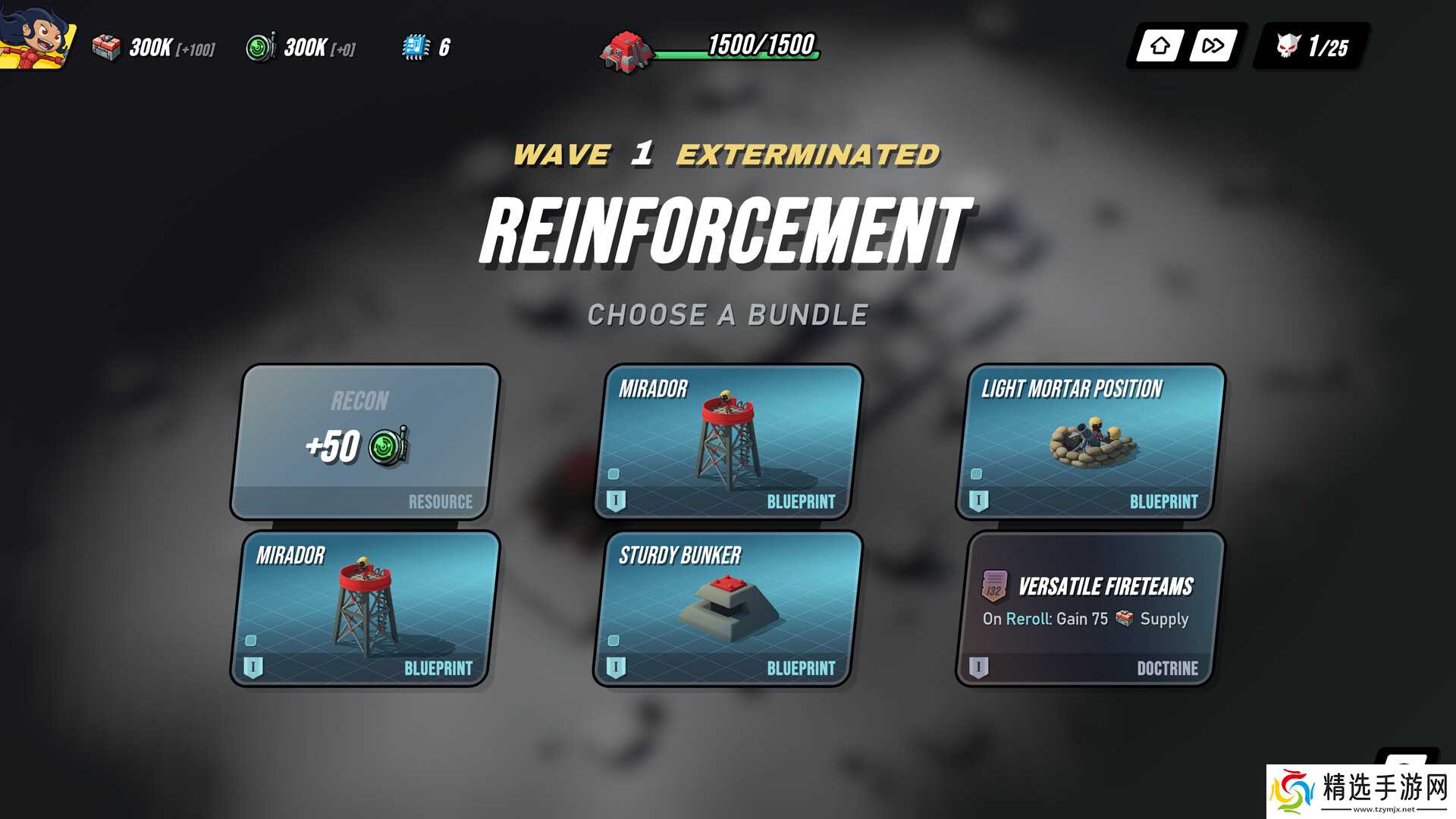Click the home base button
This screenshot has width=1456, height=819.
pos(1159,46)
